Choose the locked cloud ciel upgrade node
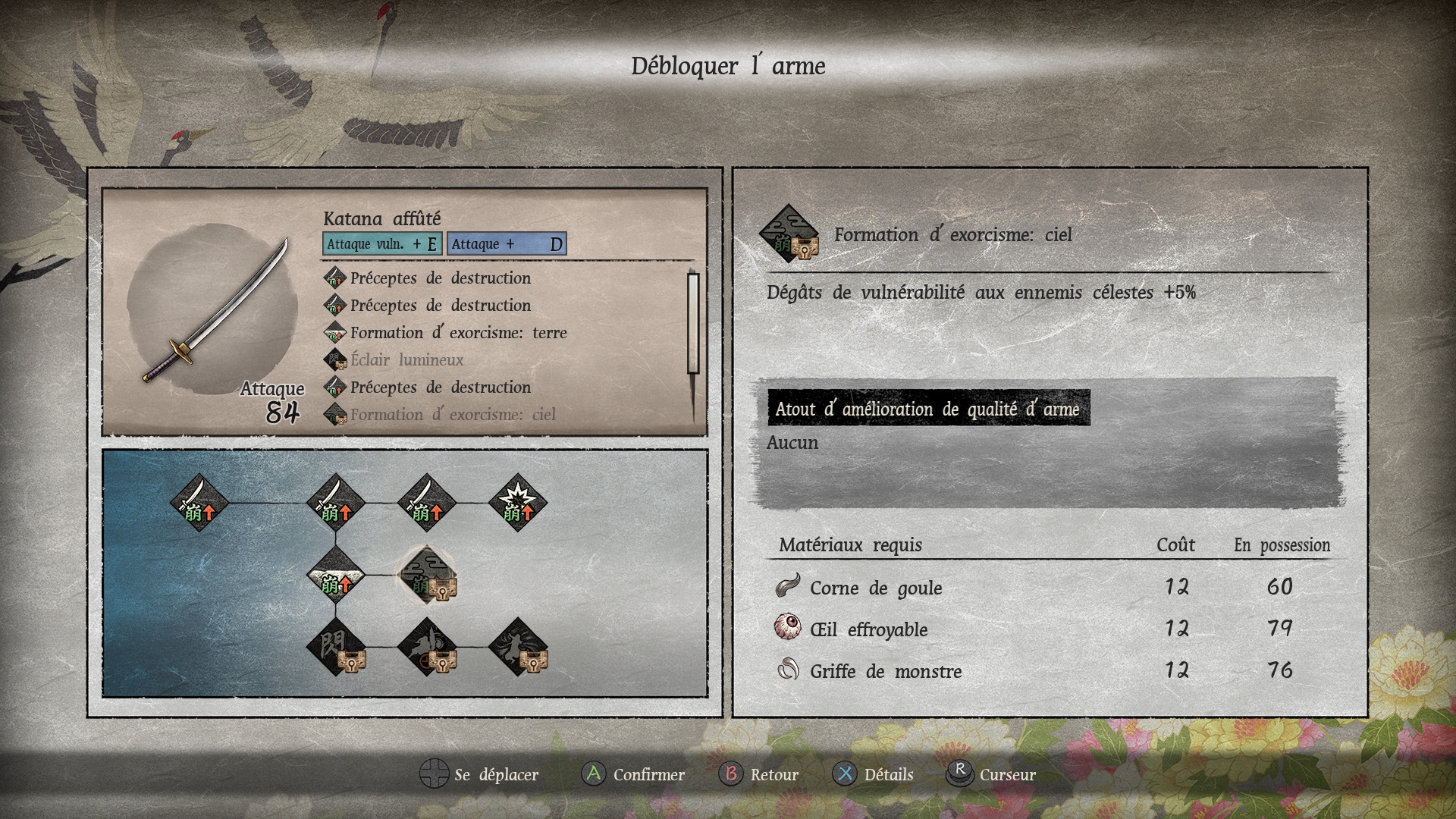Screen dimensions: 1456x819 [x=428, y=575]
